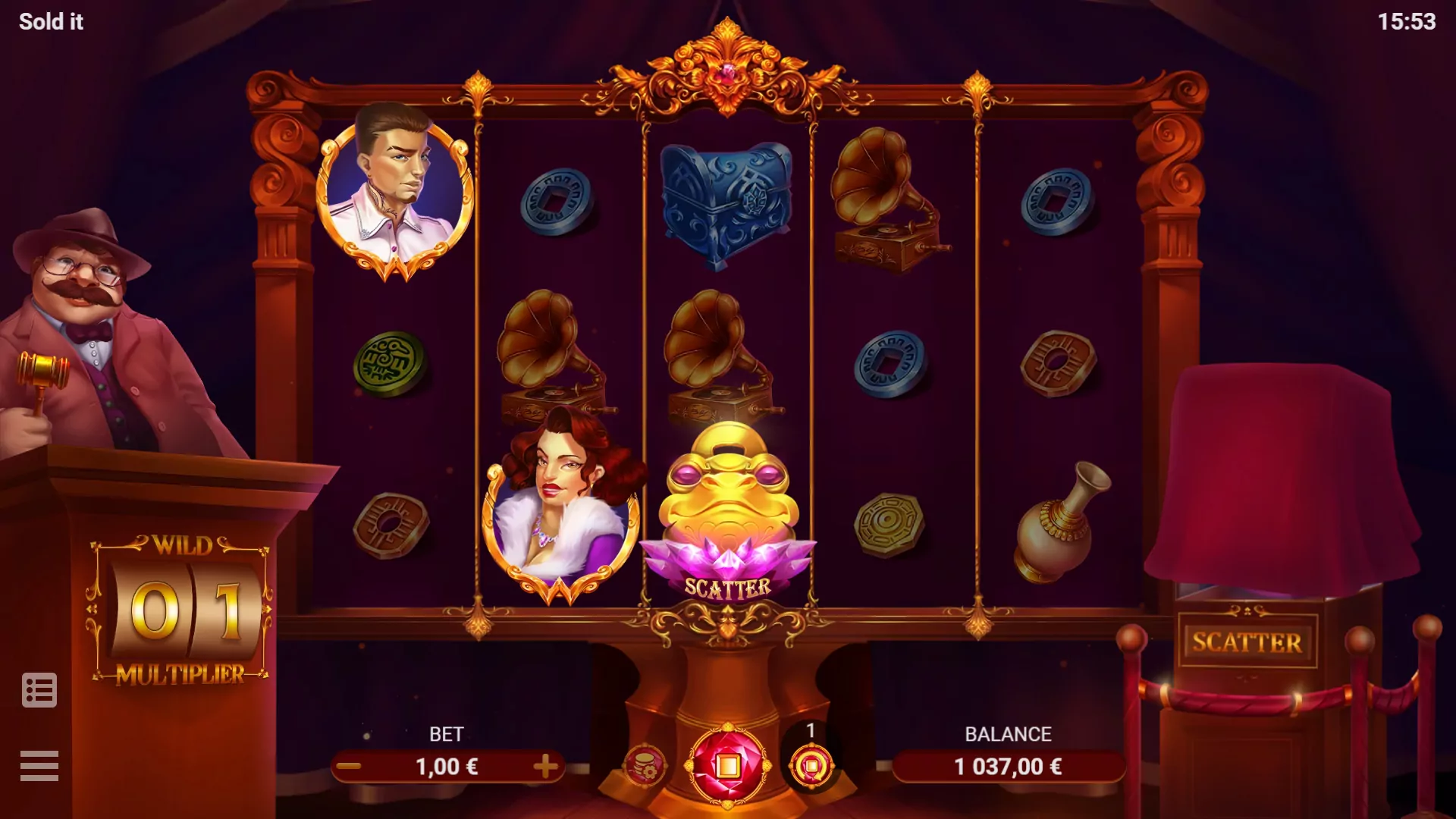Viewport: 1456px width, 819px height.
Task: Show the paytable list icon
Action: [x=39, y=690]
